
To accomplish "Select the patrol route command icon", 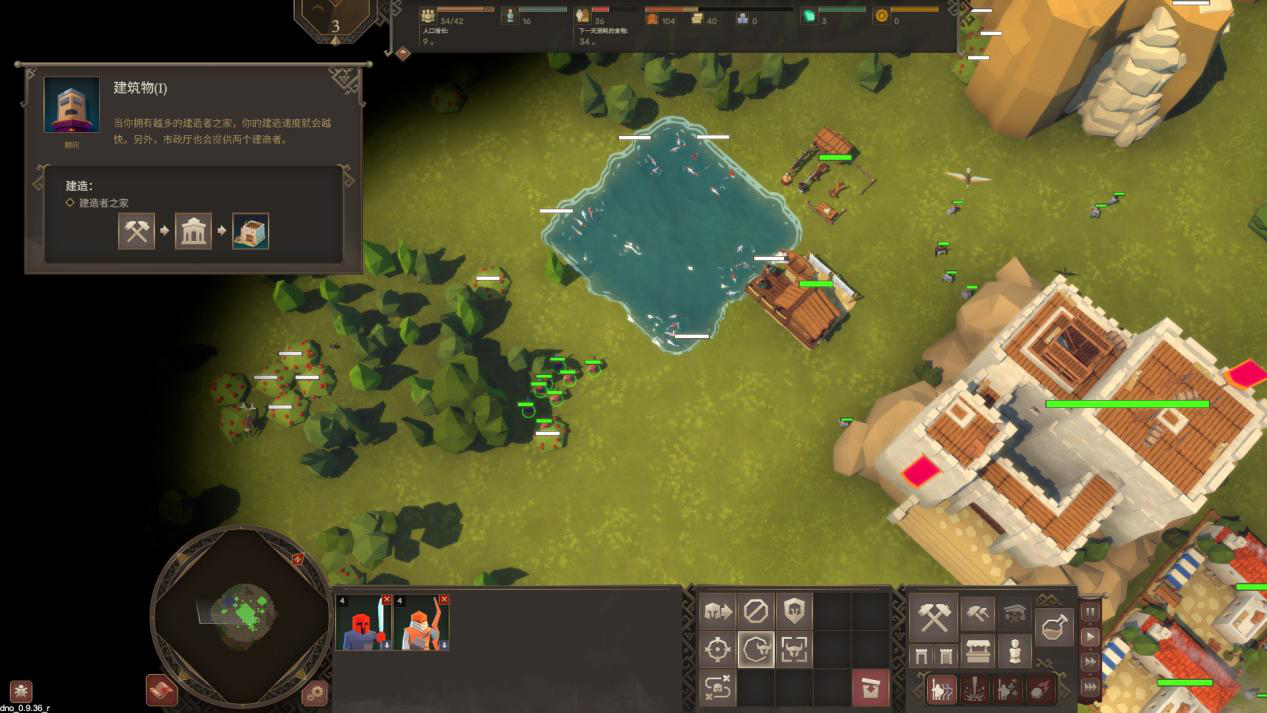I will (x=717, y=688).
